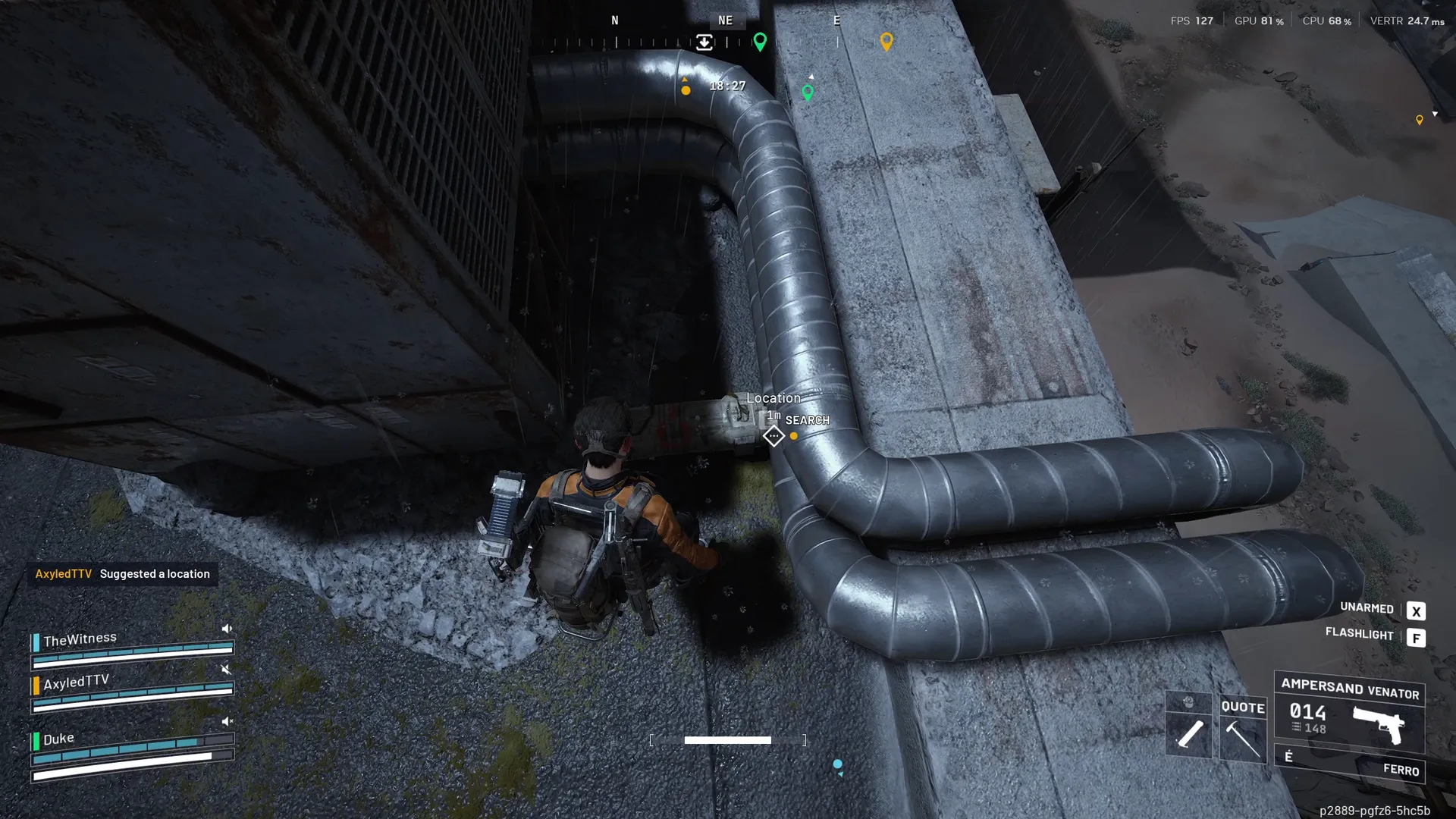Click the green pin below the compass

click(808, 93)
